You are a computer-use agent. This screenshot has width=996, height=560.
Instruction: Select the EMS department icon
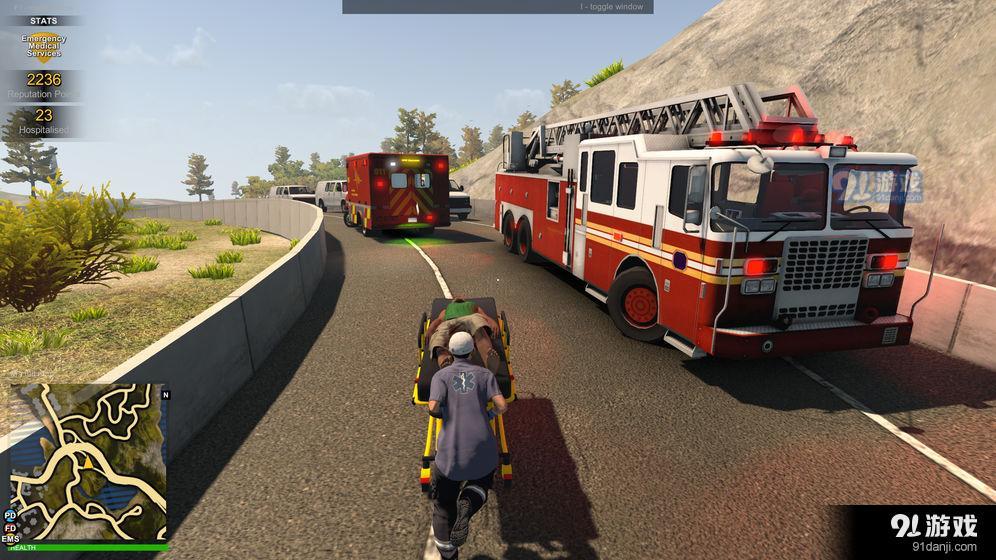[x=10, y=539]
